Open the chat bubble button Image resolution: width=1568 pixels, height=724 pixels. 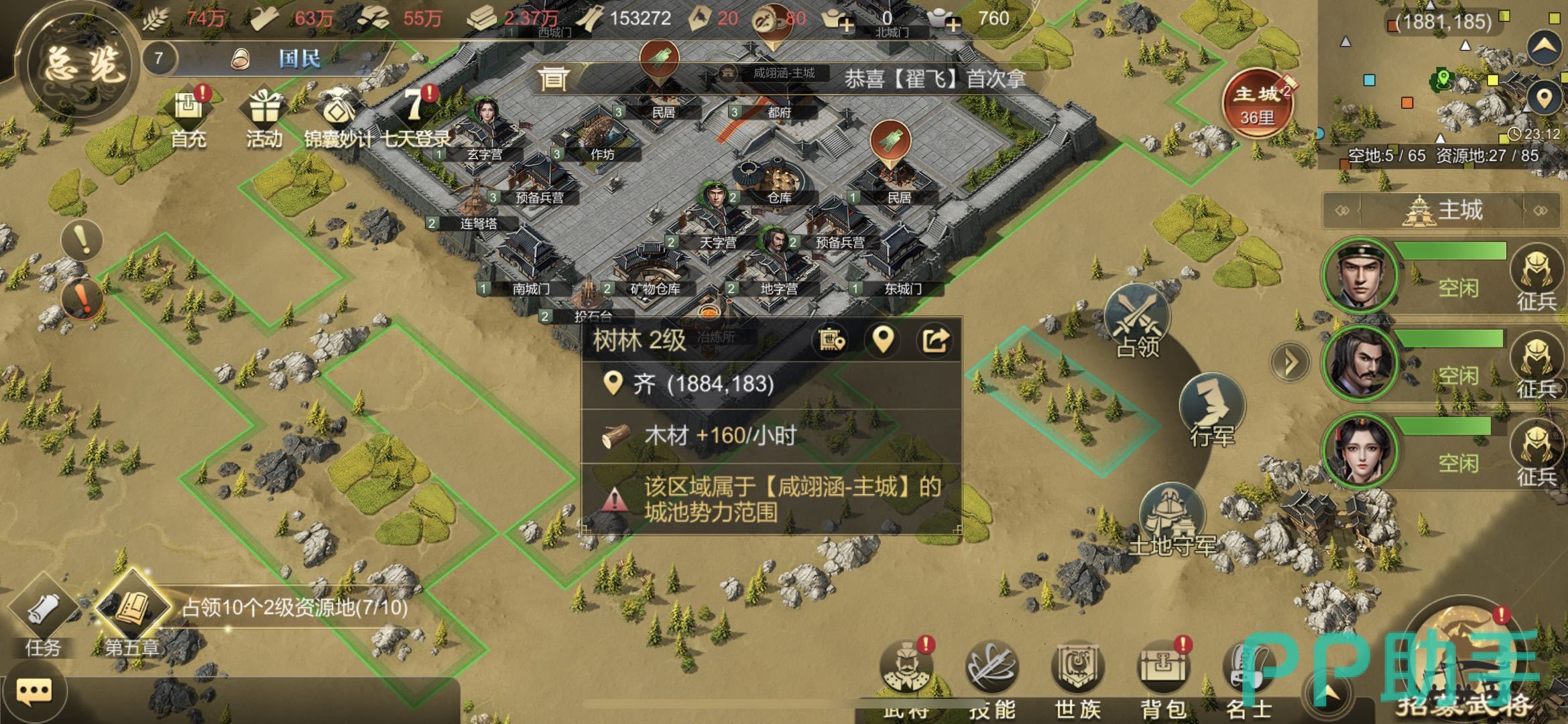(34, 690)
